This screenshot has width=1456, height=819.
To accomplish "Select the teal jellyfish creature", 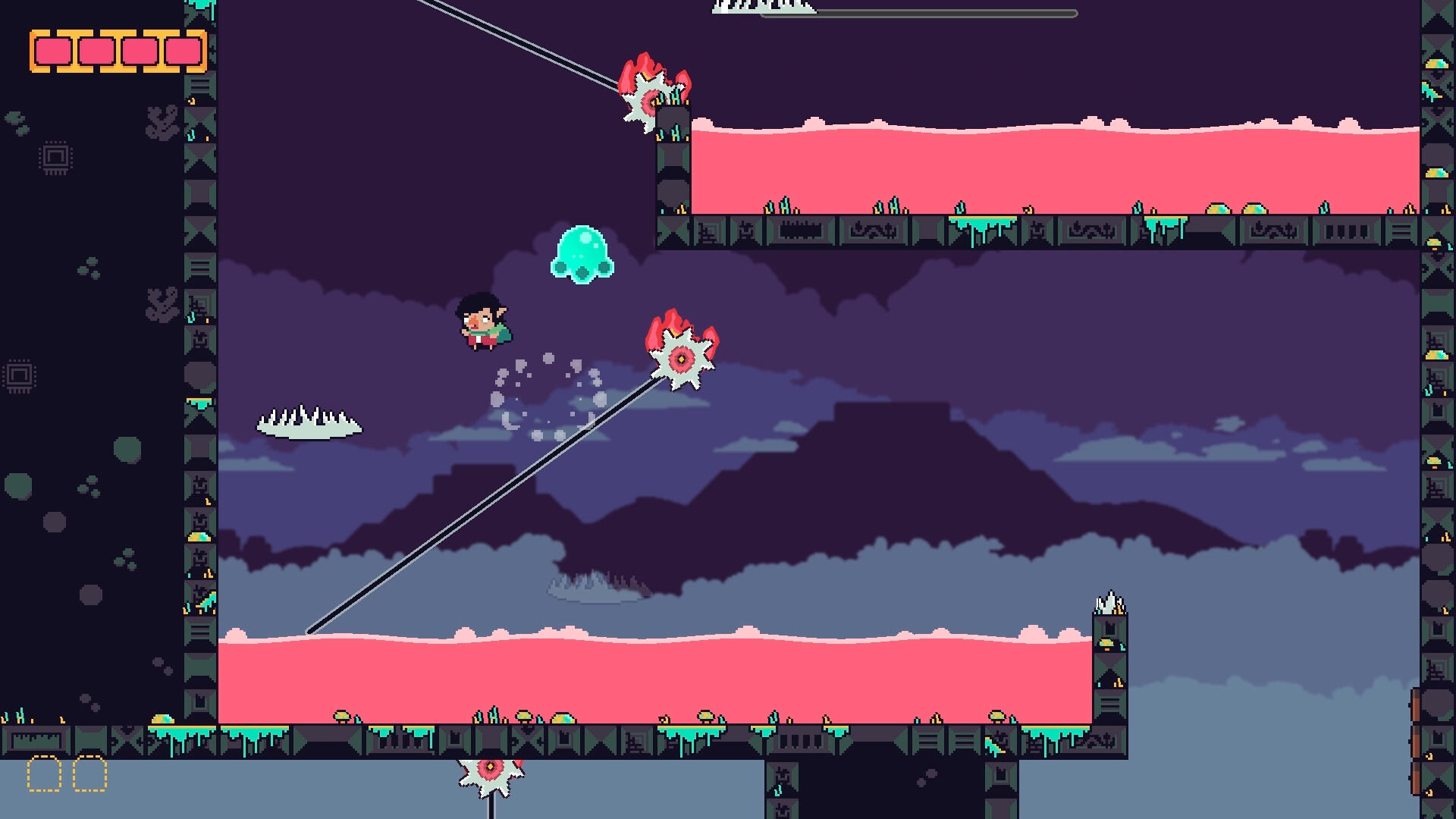I will (580, 254).
